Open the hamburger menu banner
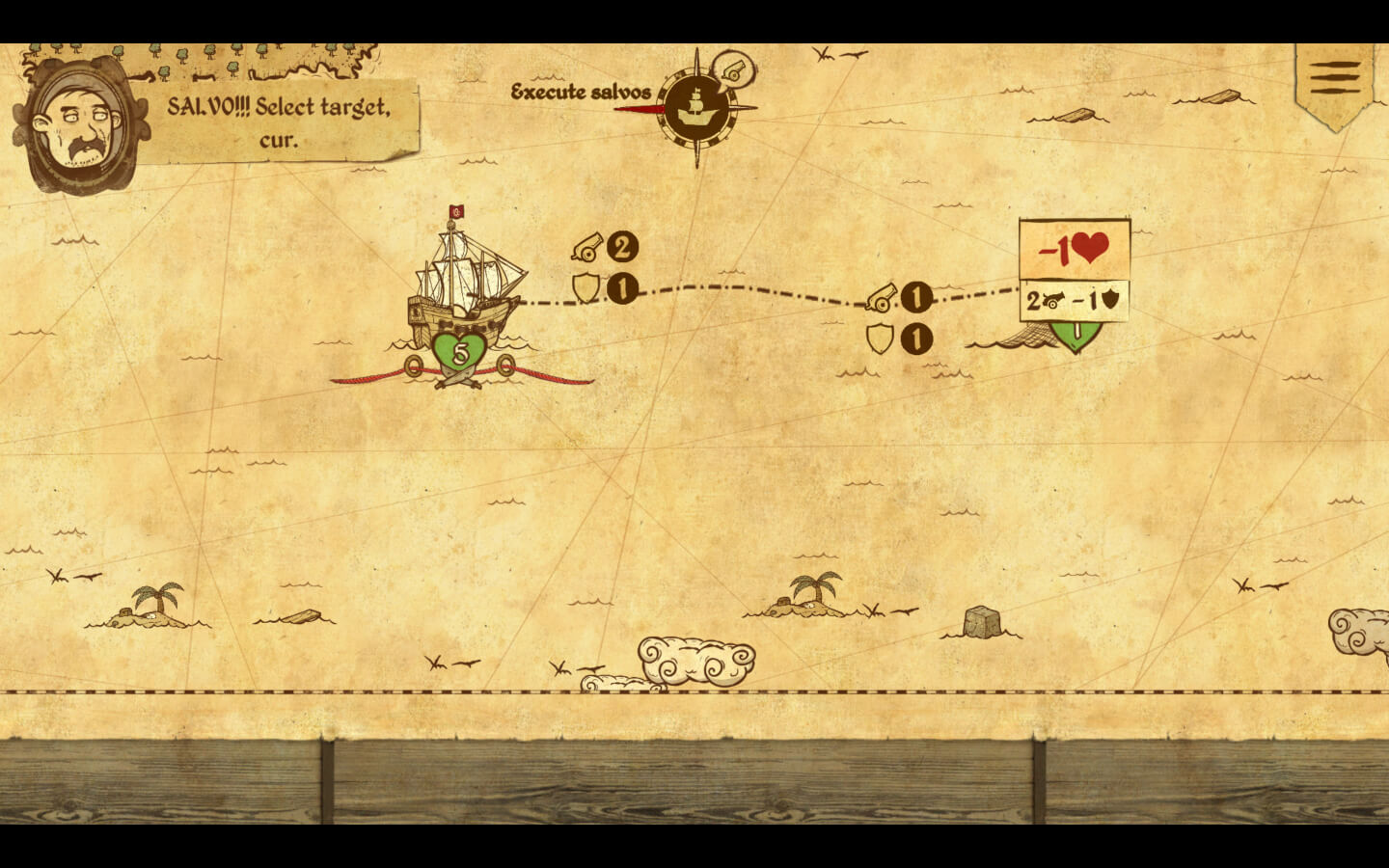This screenshot has width=1389, height=868. tap(1335, 79)
